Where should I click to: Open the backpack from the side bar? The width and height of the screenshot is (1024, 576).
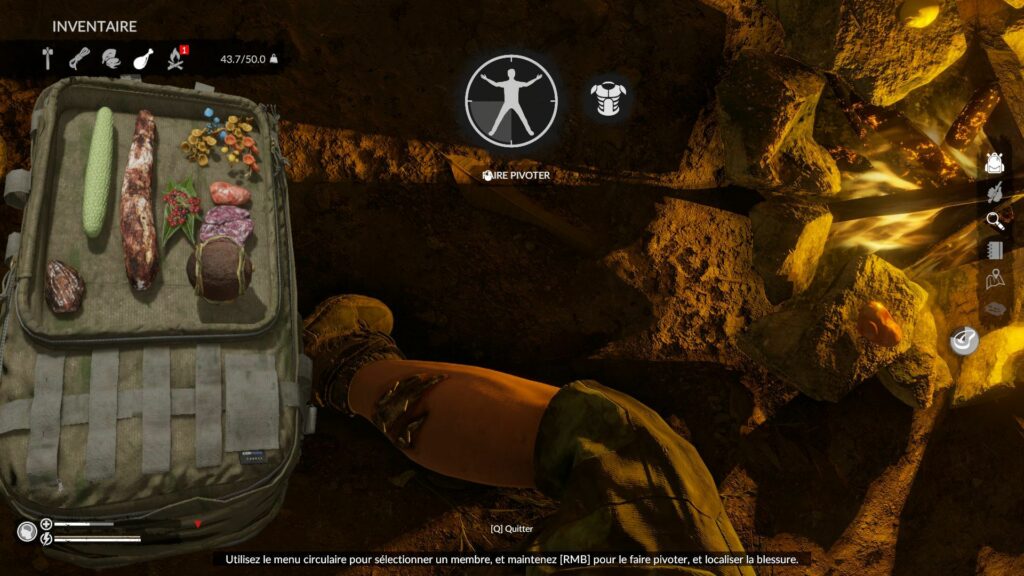pyautogui.click(x=993, y=163)
